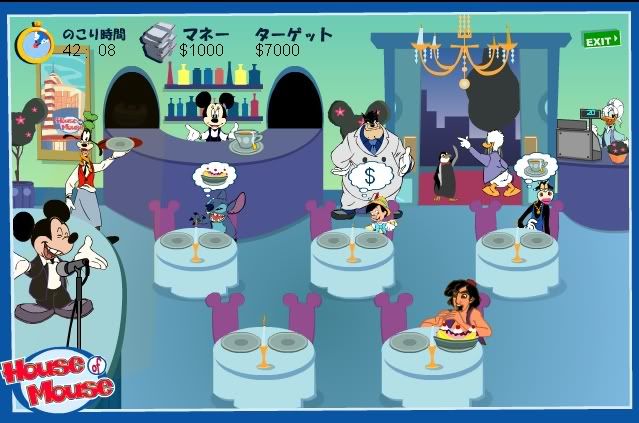Viewport: 639px width, 423px height.
Task: Collect payment from the dollar sign bubble
Action: pyautogui.click(x=367, y=176)
